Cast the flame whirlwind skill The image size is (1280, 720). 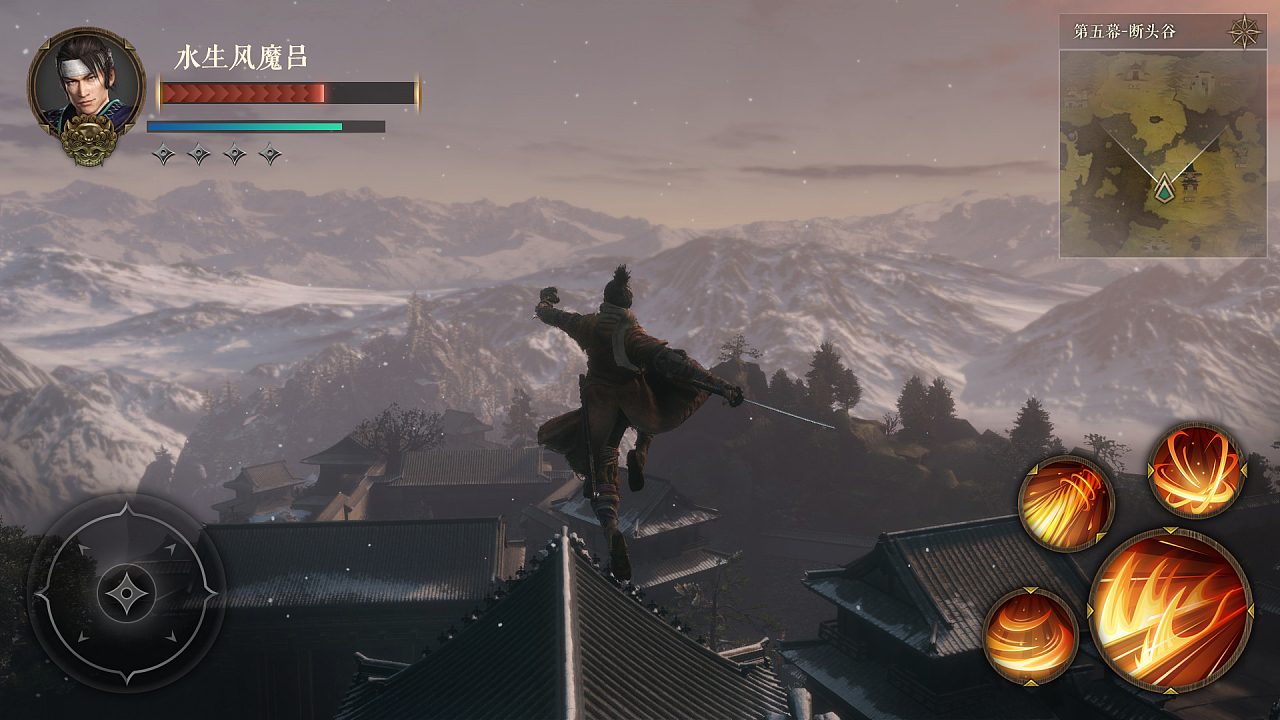1030,636
